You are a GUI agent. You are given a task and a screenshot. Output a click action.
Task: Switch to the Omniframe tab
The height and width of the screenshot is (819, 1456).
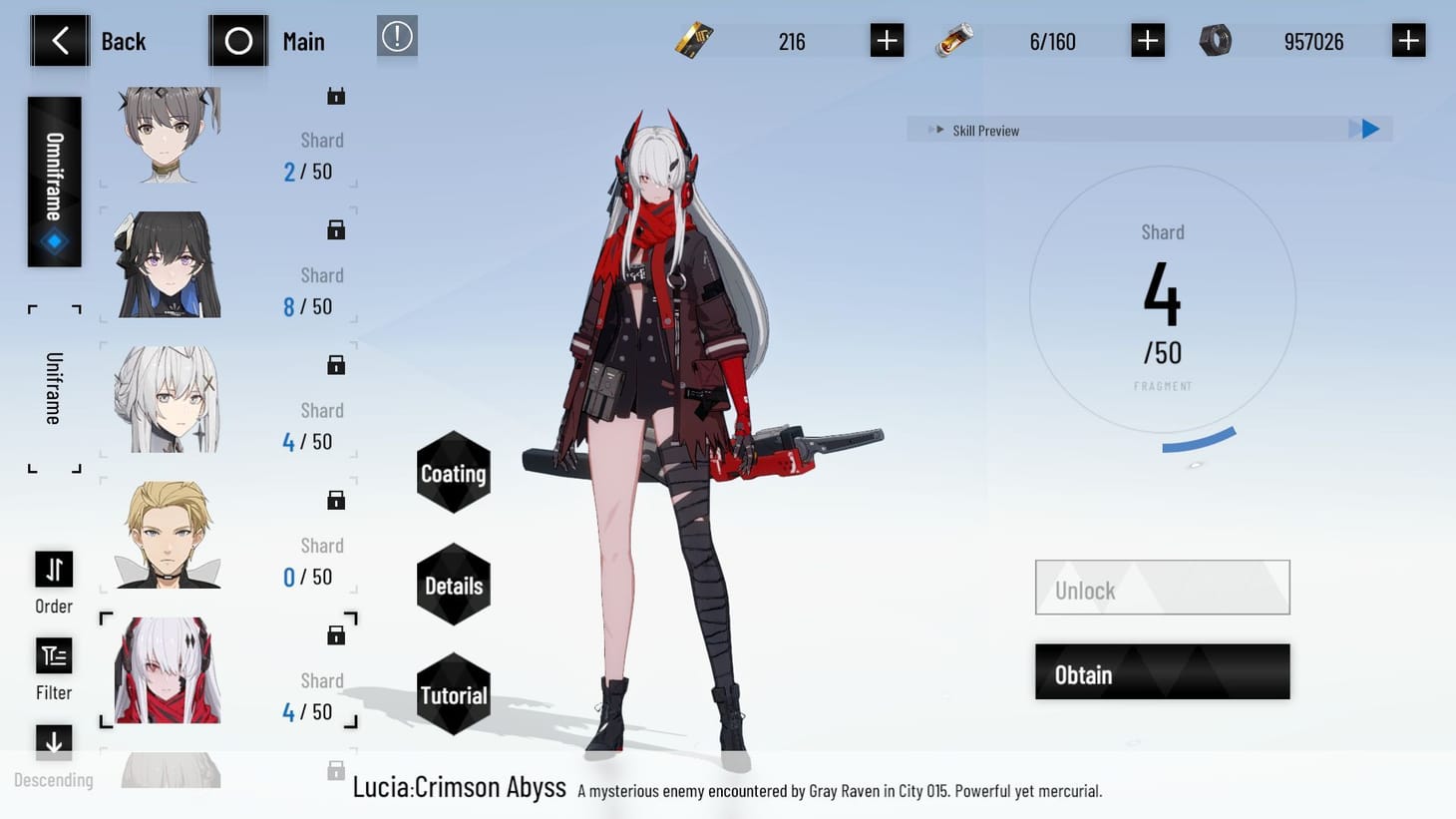(53, 180)
